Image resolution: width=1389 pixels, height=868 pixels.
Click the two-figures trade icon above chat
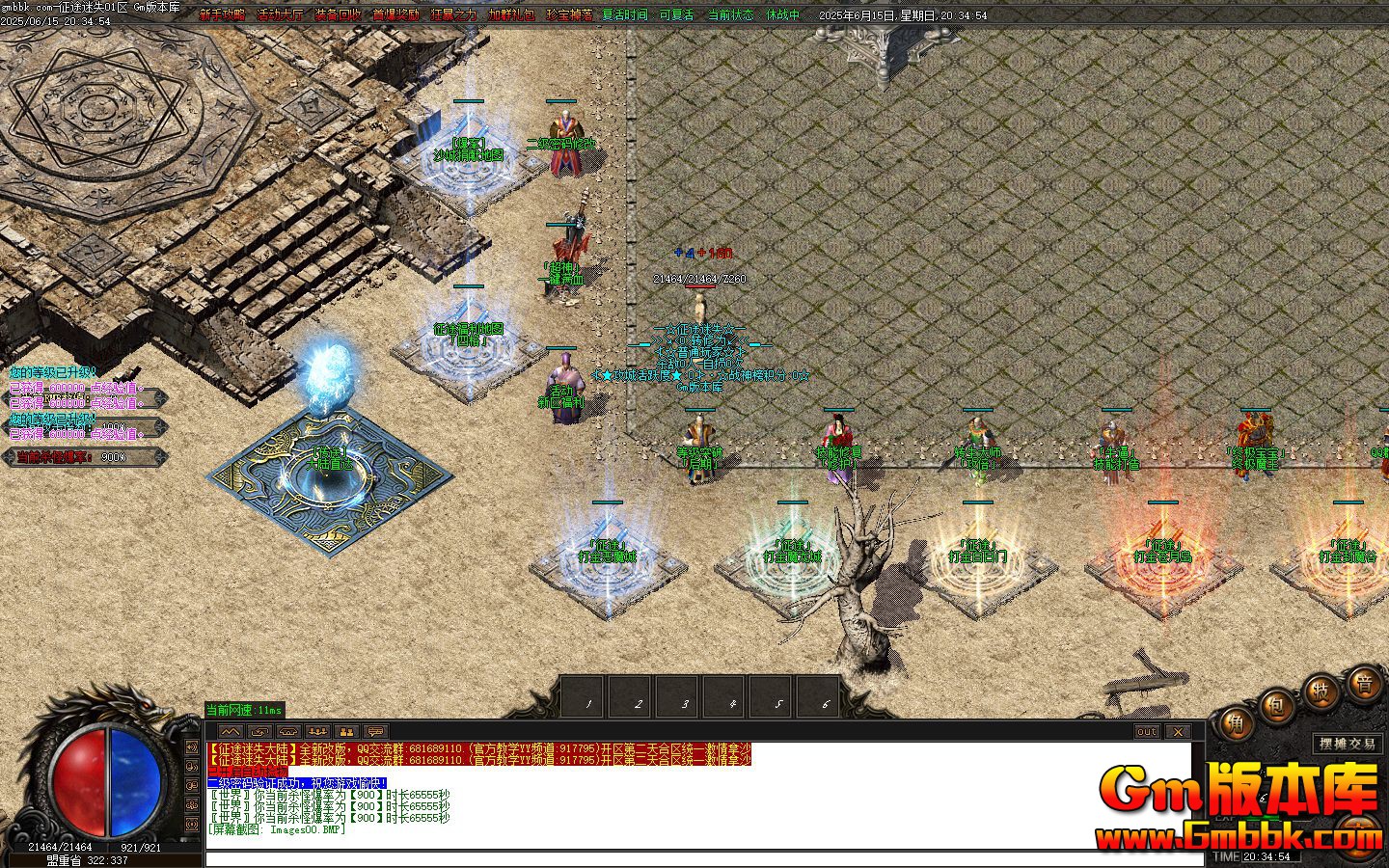pyautogui.click(x=346, y=731)
